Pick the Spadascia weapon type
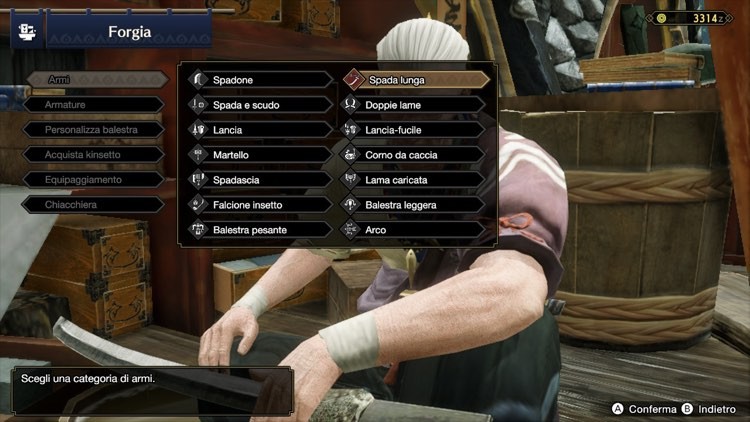This screenshot has width=750, height=422. click(x=260, y=180)
